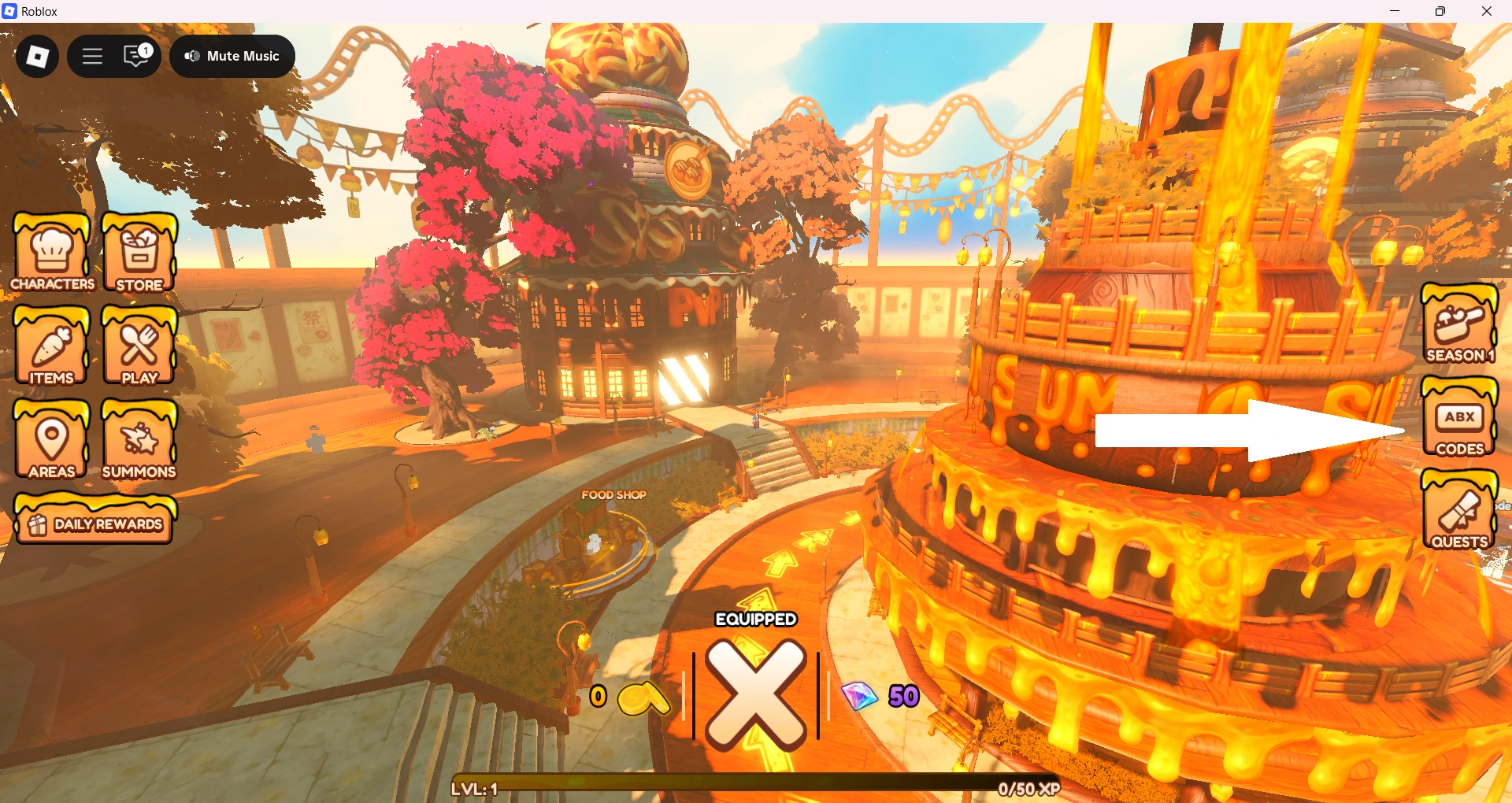The image size is (1512, 803).
Task: Click the empty Equipped slot
Action: pyautogui.click(x=755, y=693)
